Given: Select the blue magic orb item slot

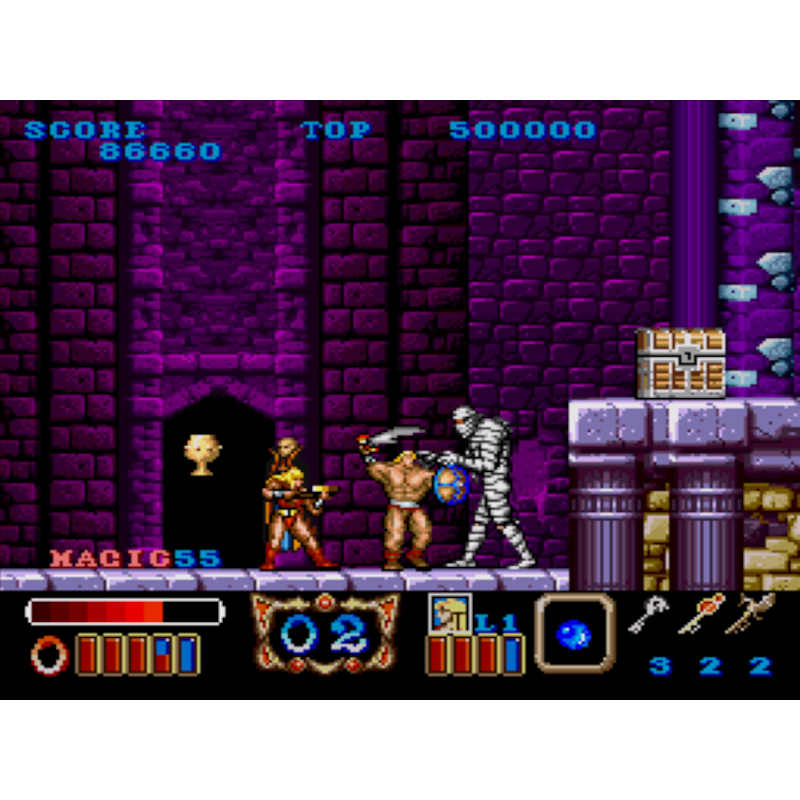Looking at the screenshot, I should click(574, 632).
